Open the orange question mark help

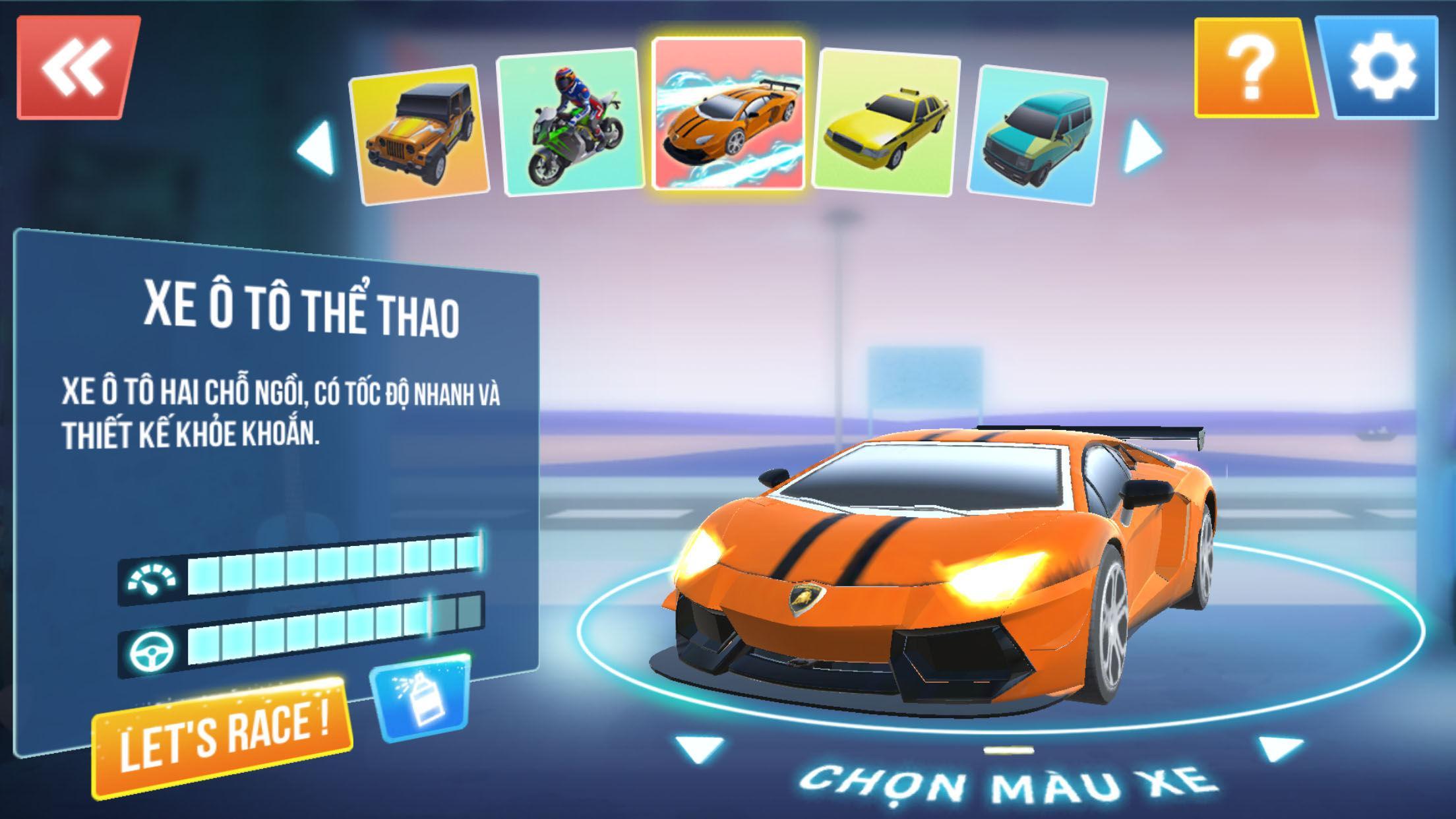click(x=1254, y=68)
